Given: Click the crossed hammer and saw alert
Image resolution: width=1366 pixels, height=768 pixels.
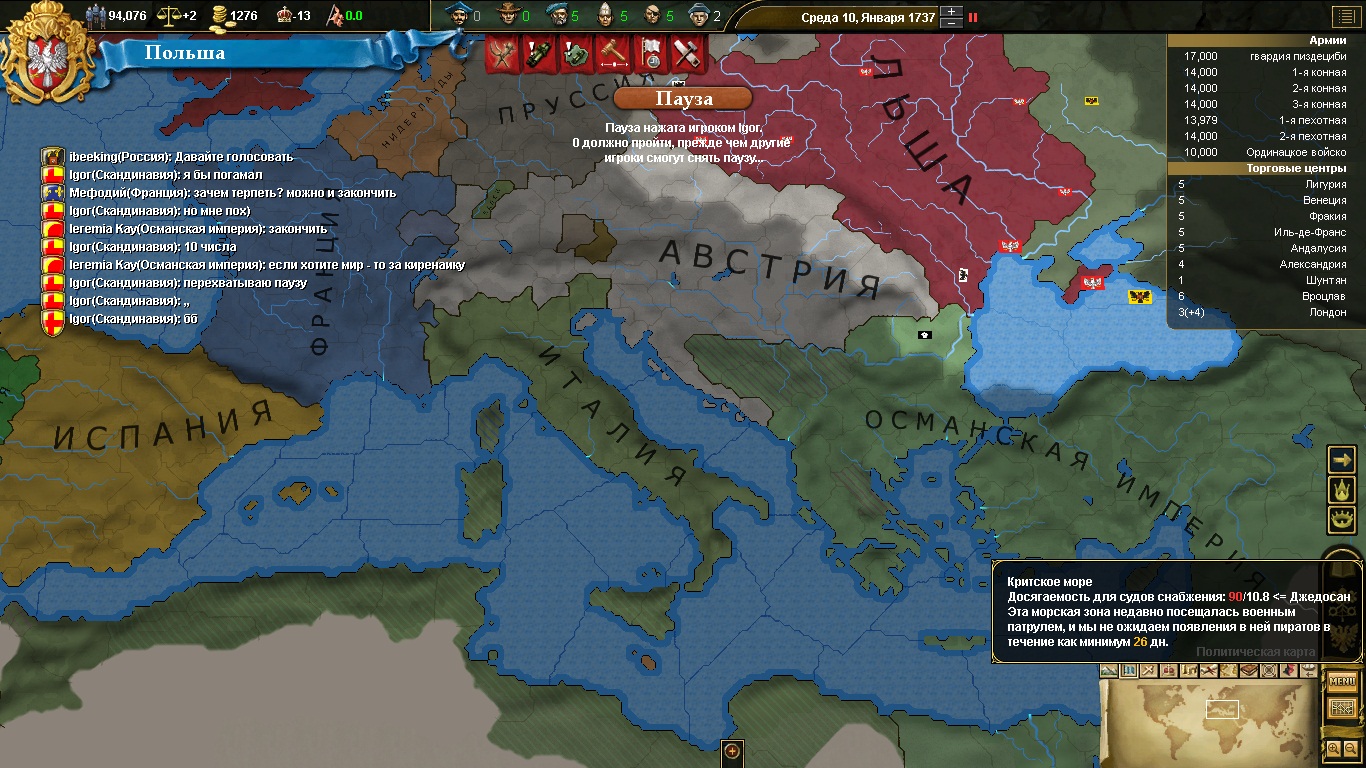Looking at the screenshot, I should pos(687,53).
